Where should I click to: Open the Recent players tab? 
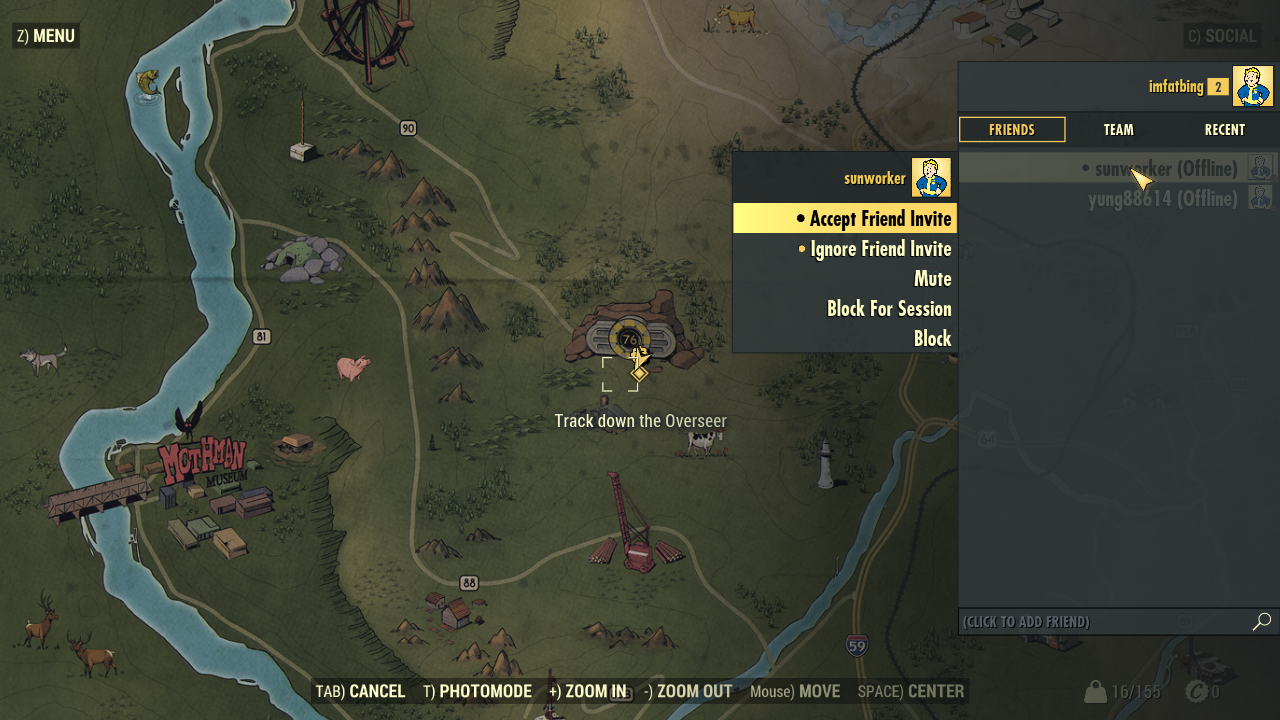pos(1224,130)
